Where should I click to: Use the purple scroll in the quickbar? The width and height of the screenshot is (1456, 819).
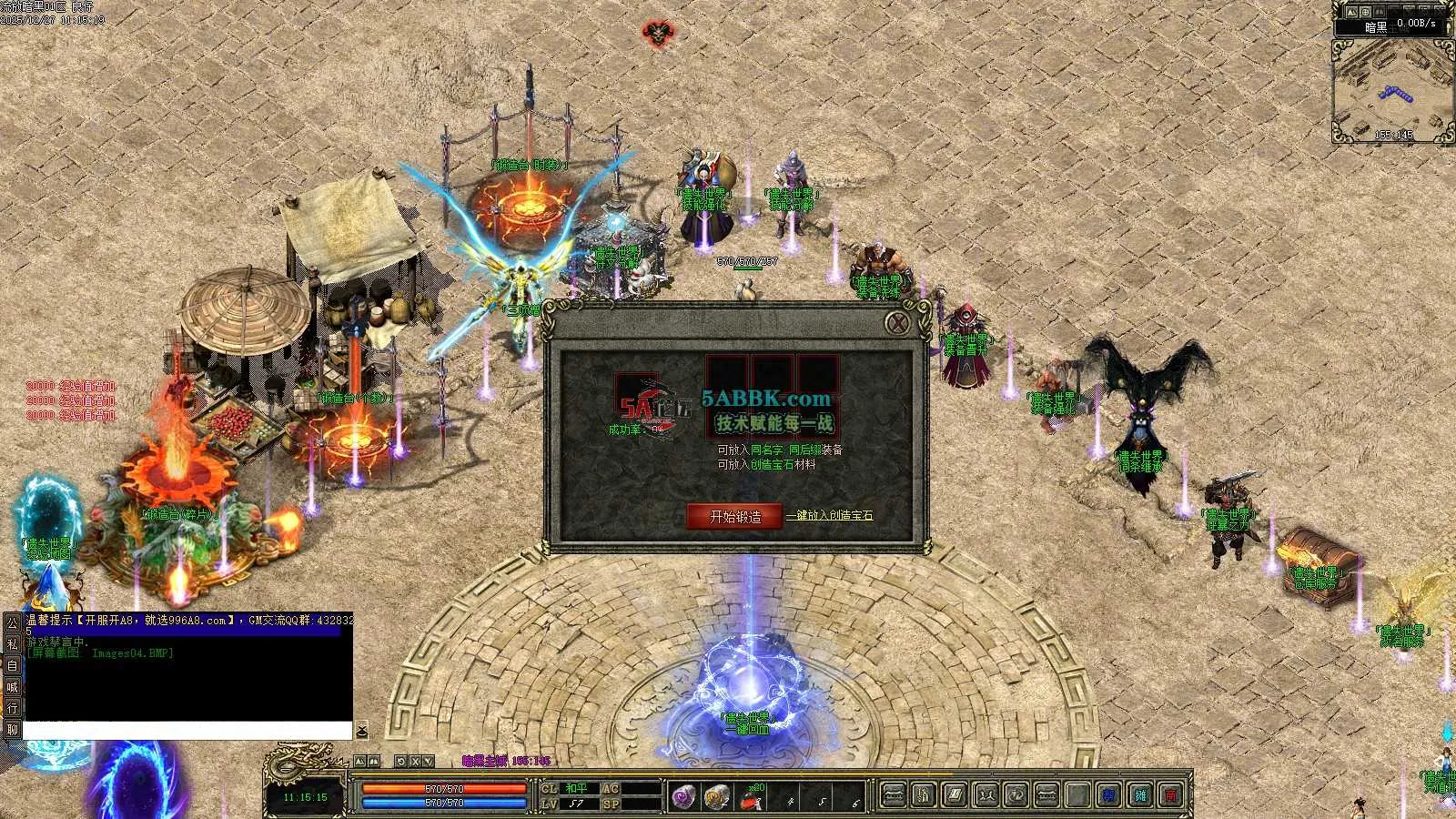[x=683, y=796]
